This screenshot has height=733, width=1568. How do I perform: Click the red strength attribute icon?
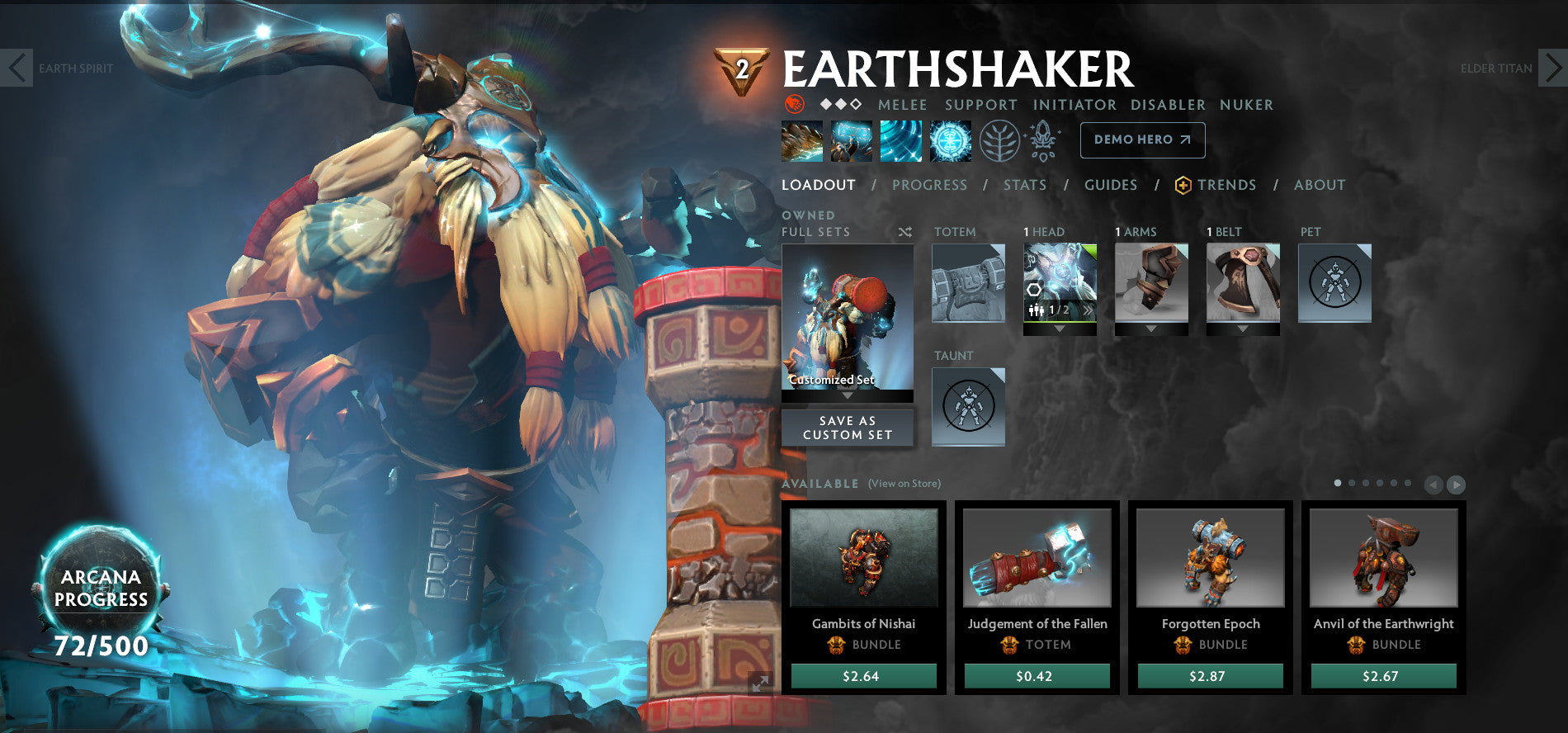[794, 105]
